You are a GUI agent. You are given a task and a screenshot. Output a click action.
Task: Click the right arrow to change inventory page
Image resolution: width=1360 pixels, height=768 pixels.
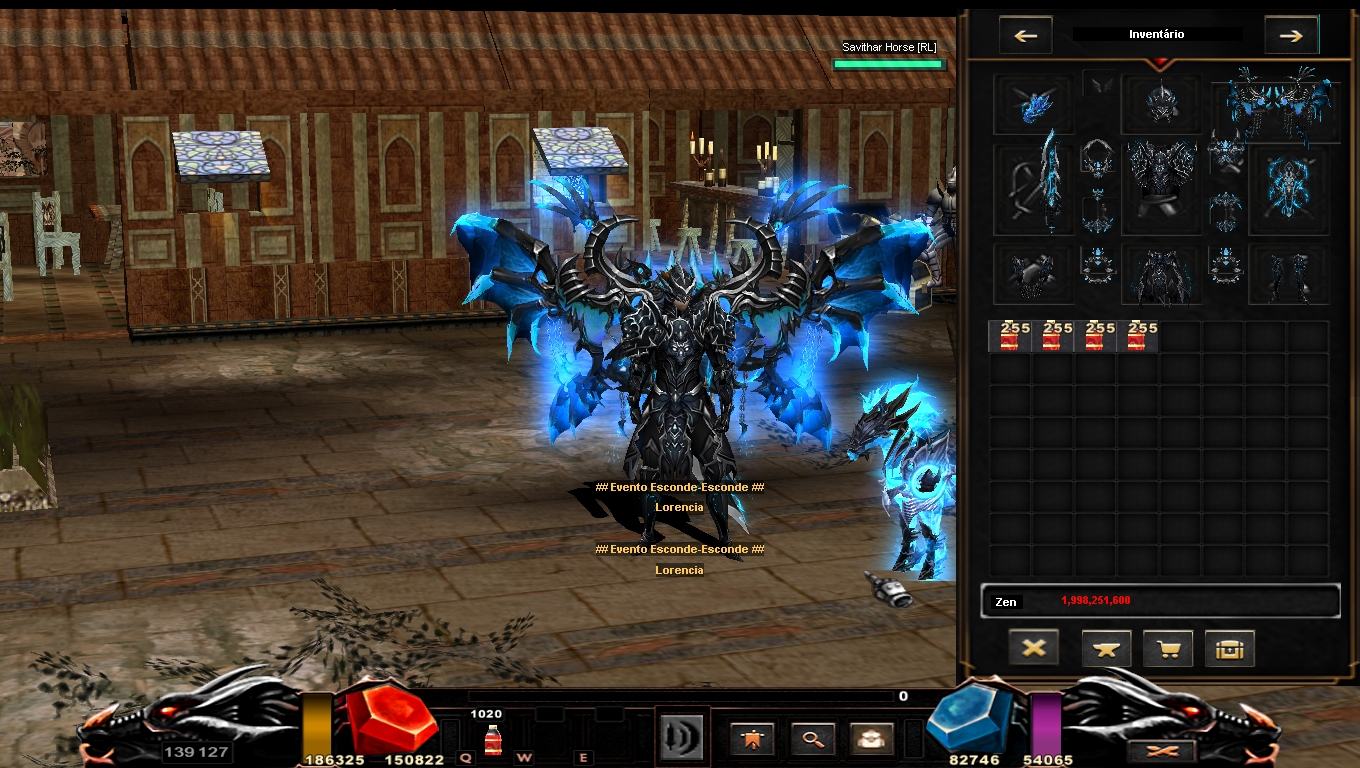point(1291,35)
